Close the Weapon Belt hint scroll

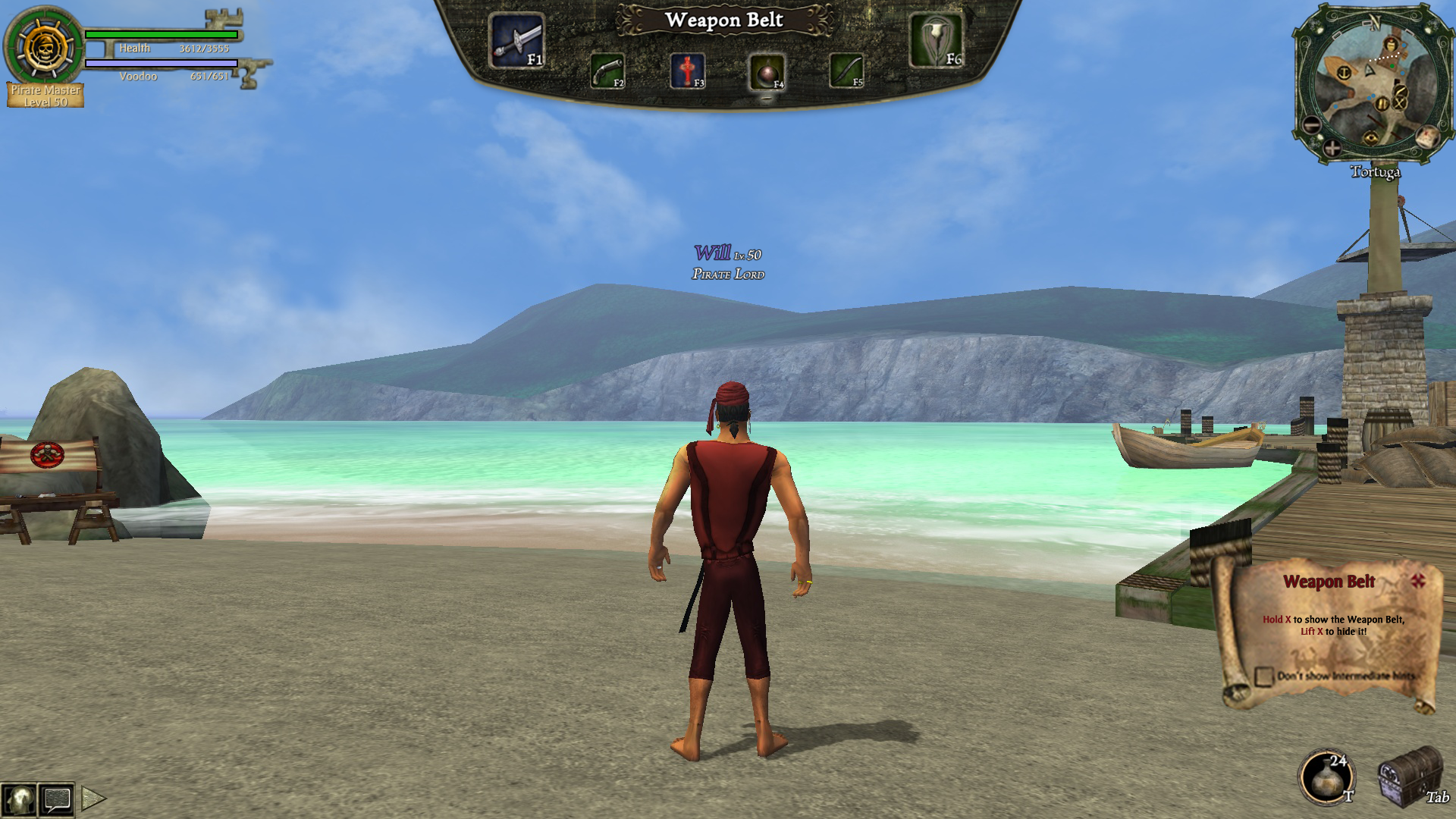click(x=1418, y=581)
